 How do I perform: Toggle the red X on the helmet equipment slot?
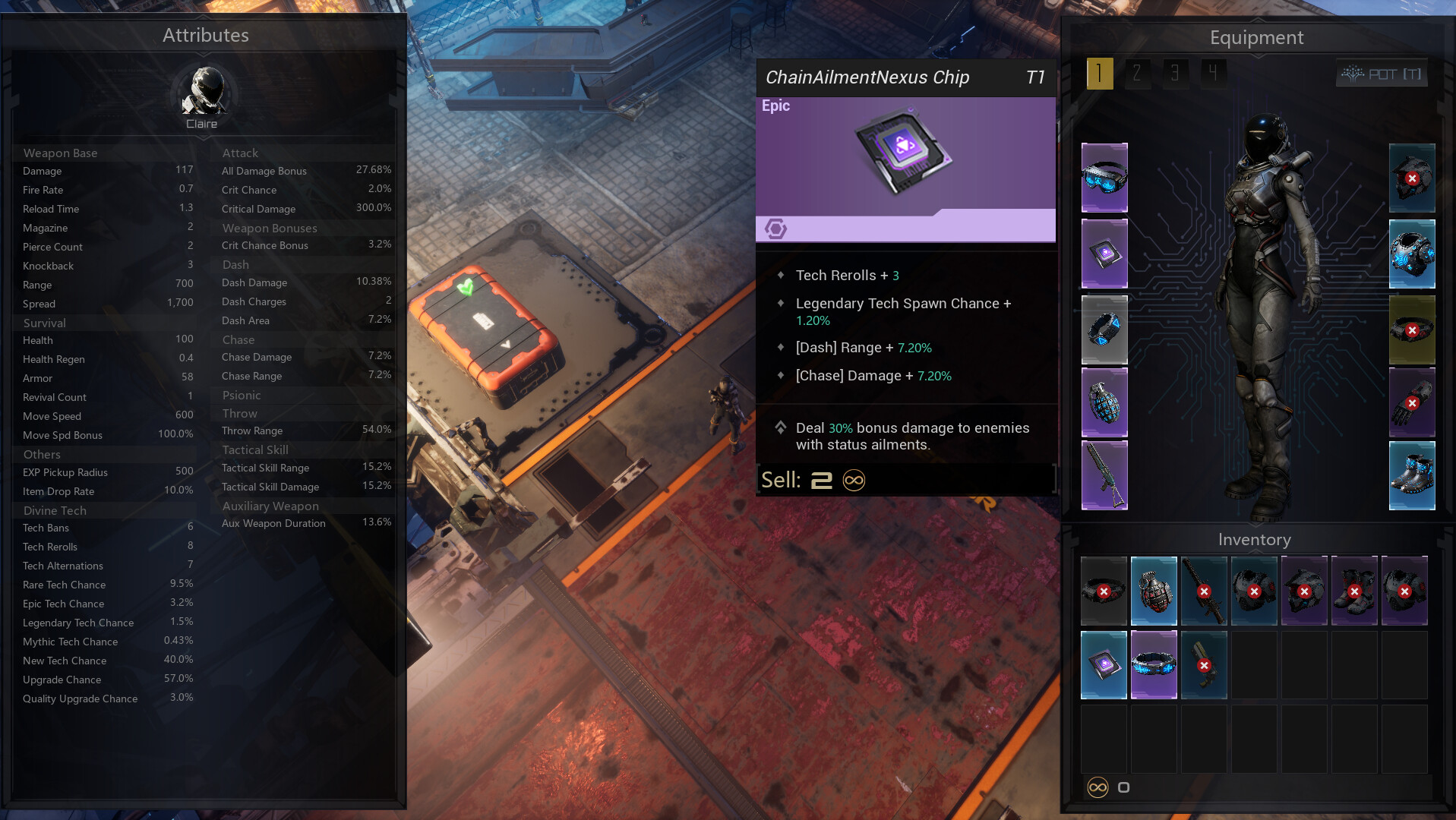click(1413, 178)
